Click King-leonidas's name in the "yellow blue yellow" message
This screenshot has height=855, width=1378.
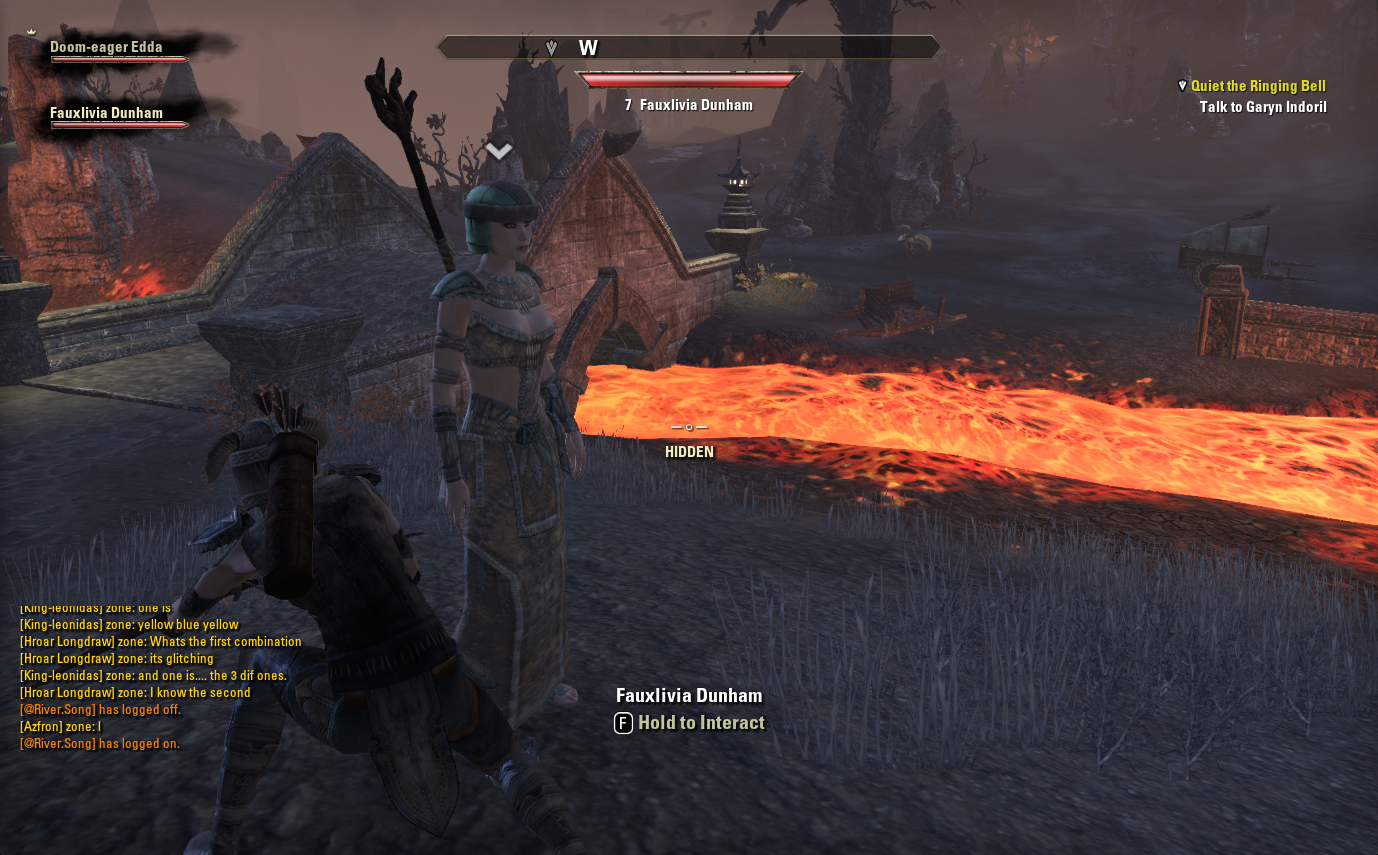pyautogui.click(x=61, y=625)
